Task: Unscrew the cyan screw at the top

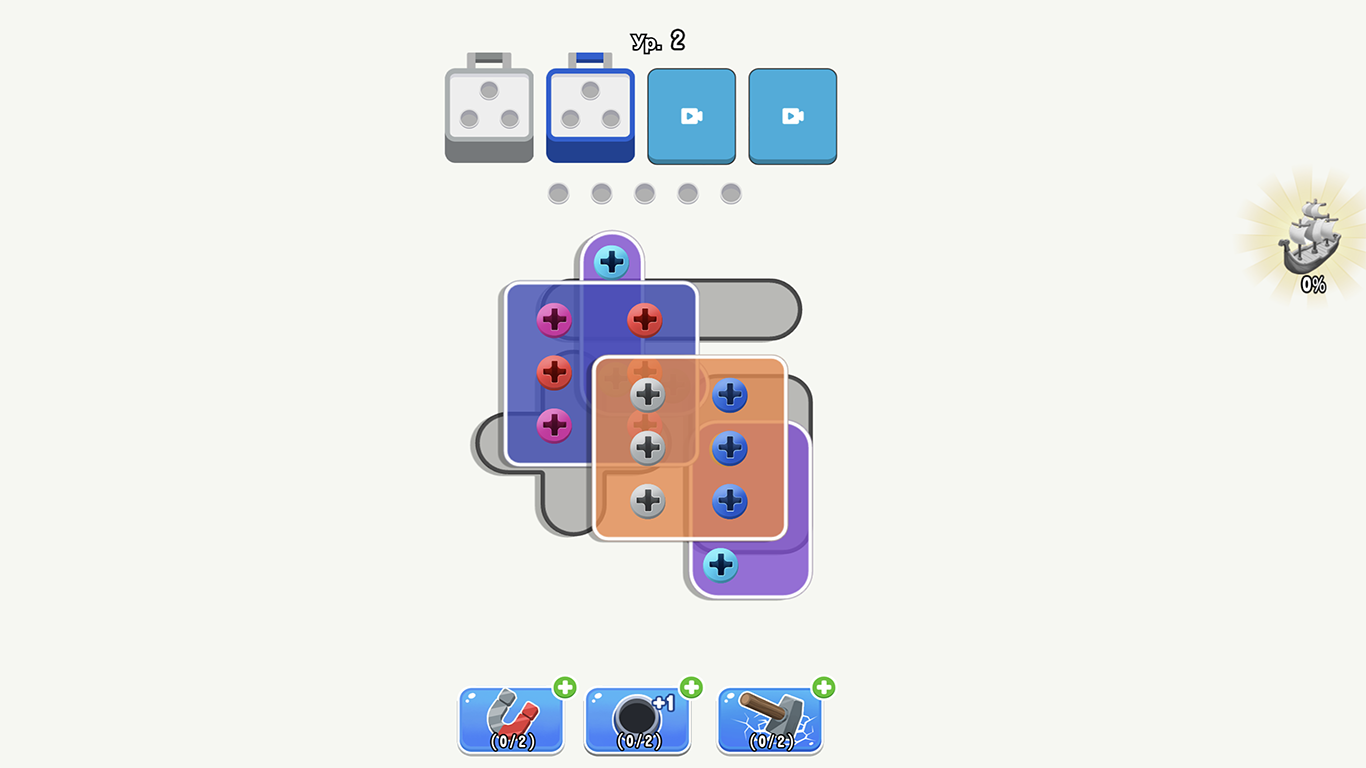Action: [x=611, y=261]
